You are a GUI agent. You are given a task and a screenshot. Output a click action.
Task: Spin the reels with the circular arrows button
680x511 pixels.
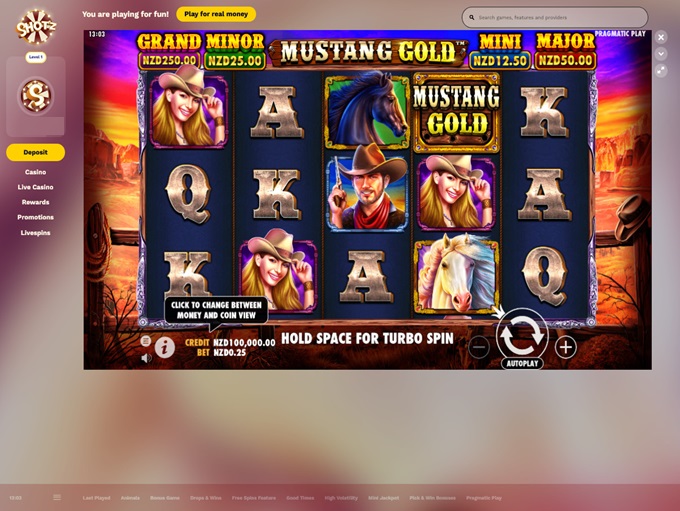pyautogui.click(x=522, y=334)
